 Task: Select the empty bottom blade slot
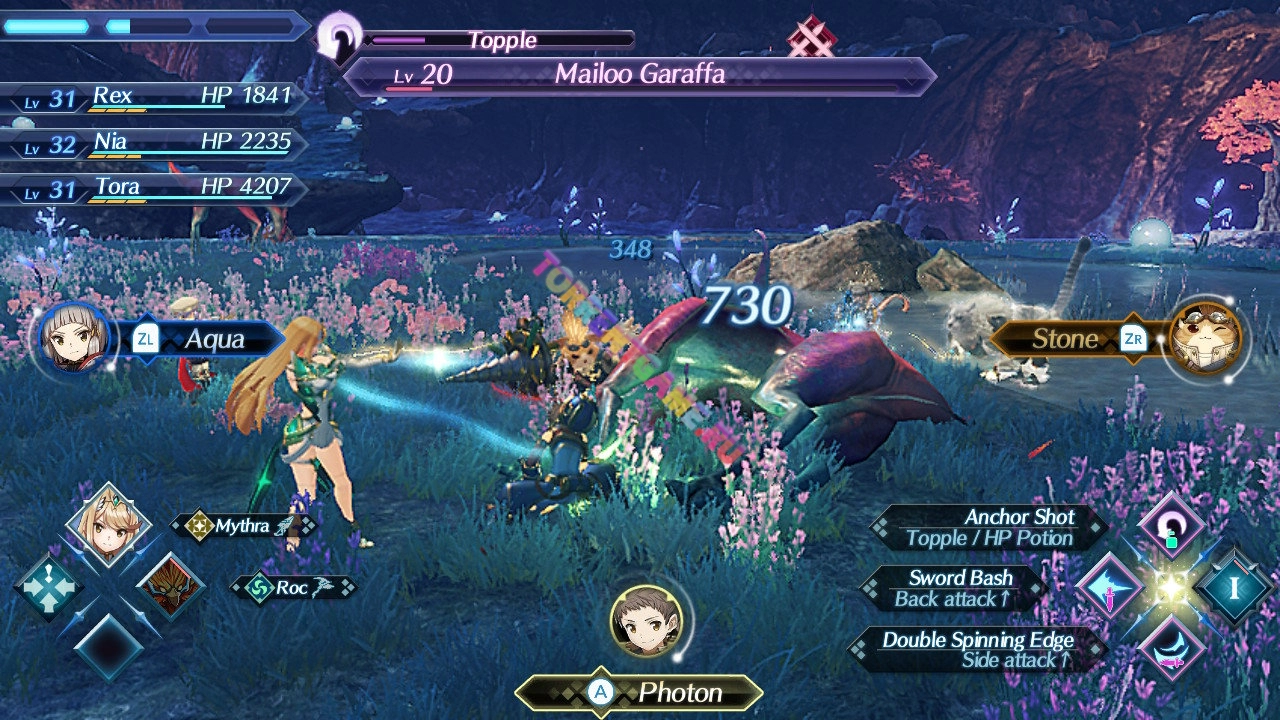coord(108,648)
